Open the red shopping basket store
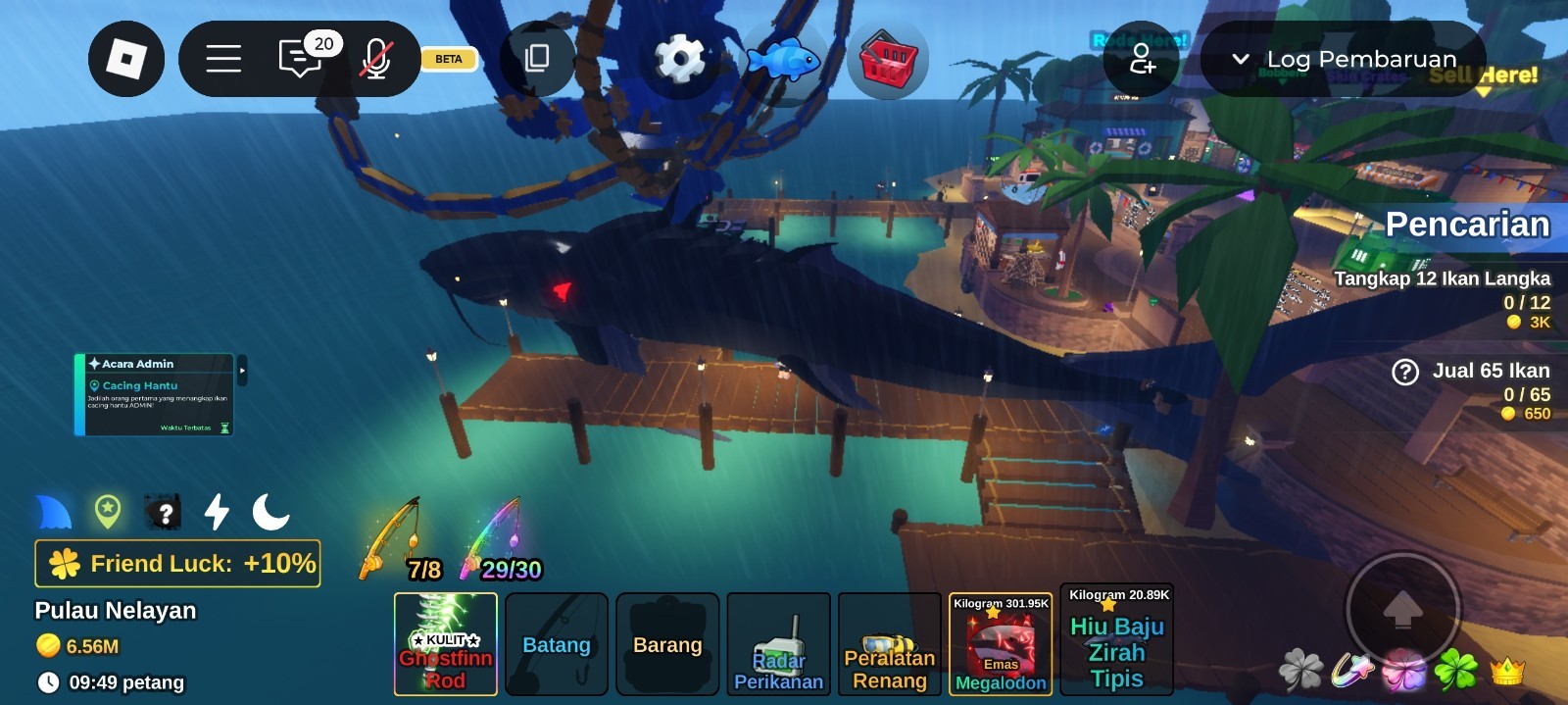 (x=888, y=61)
